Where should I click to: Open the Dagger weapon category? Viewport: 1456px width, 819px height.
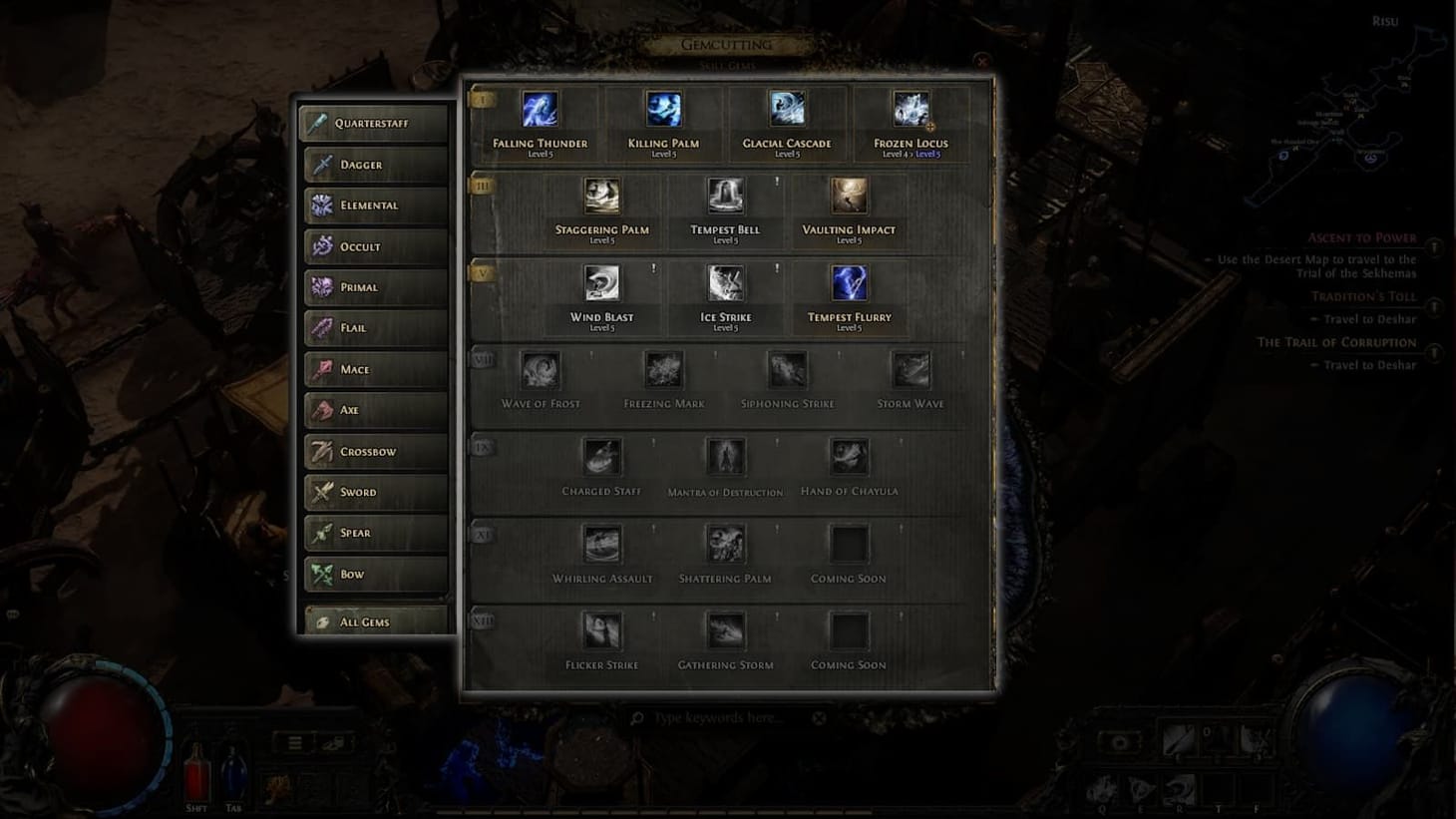pyautogui.click(x=375, y=164)
